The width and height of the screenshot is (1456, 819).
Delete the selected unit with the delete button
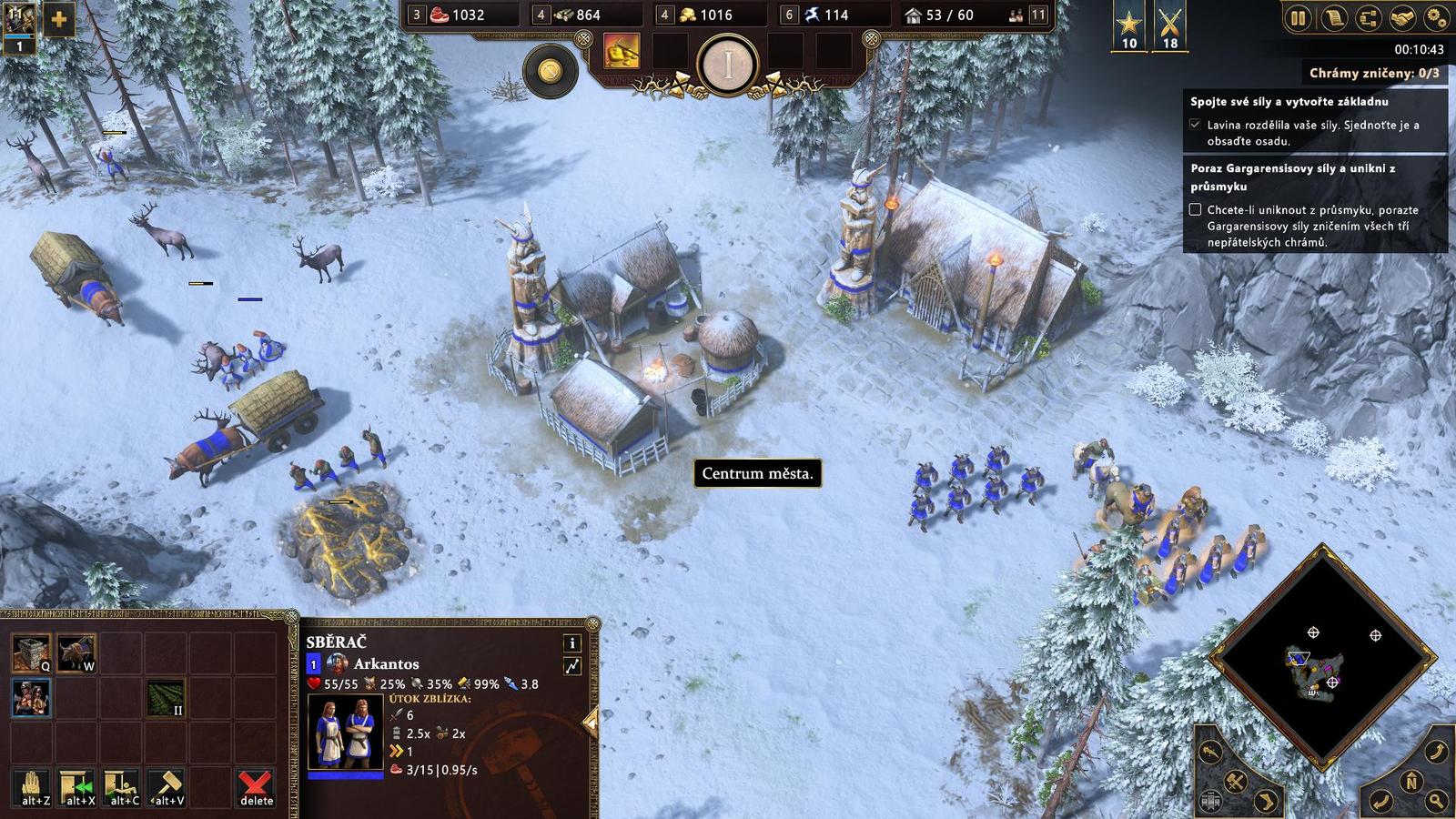(256, 788)
